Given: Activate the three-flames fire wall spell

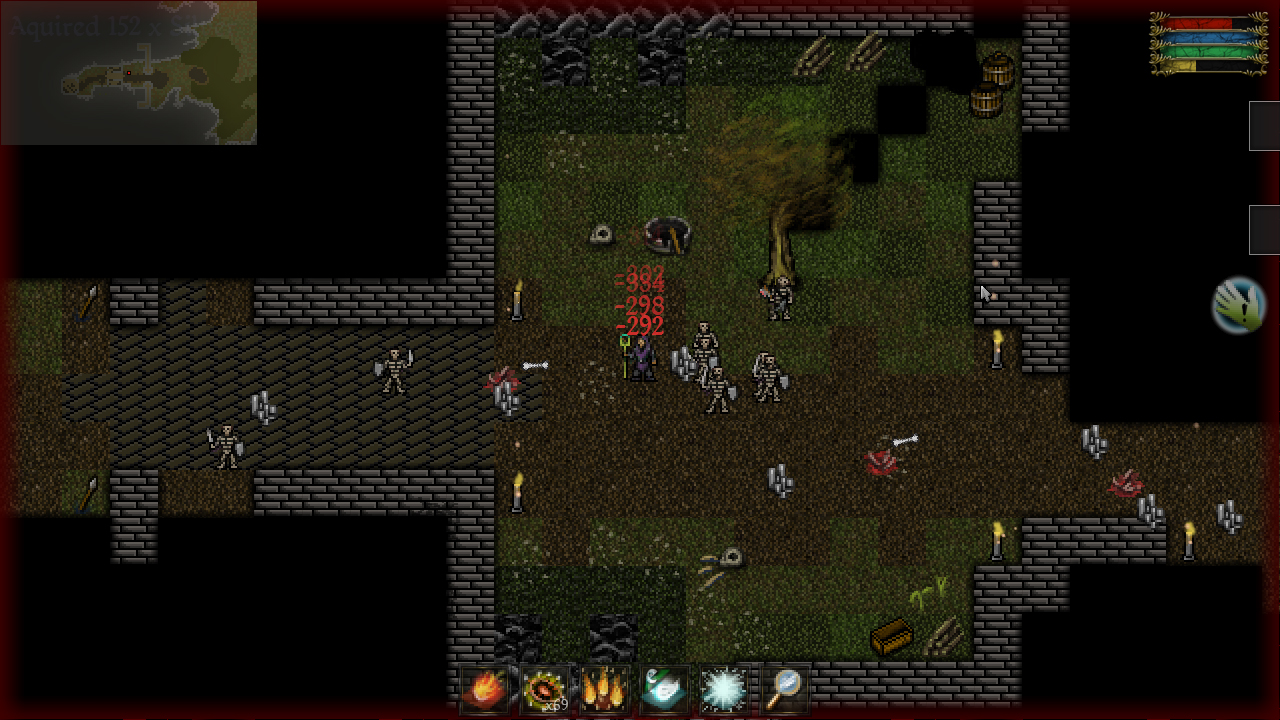Looking at the screenshot, I should click(605, 689).
